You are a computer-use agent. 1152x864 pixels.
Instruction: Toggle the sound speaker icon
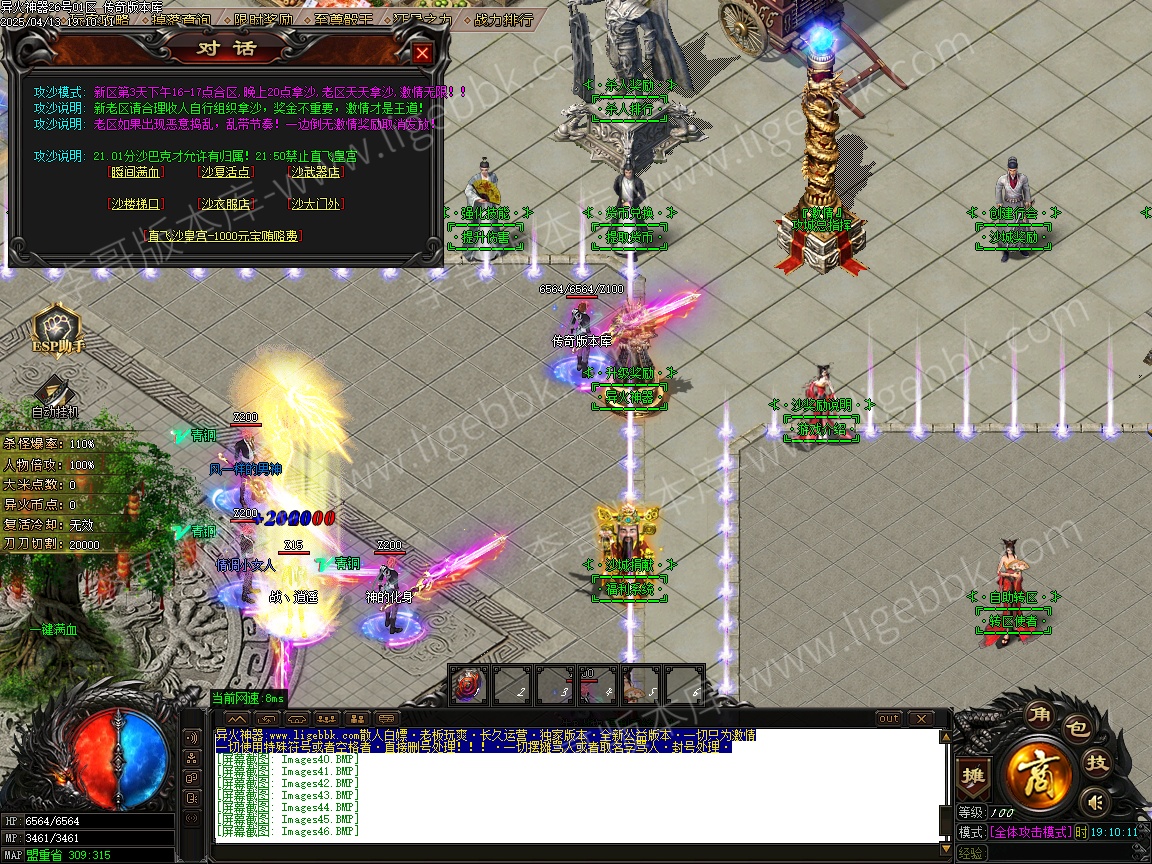pos(1096,802)
